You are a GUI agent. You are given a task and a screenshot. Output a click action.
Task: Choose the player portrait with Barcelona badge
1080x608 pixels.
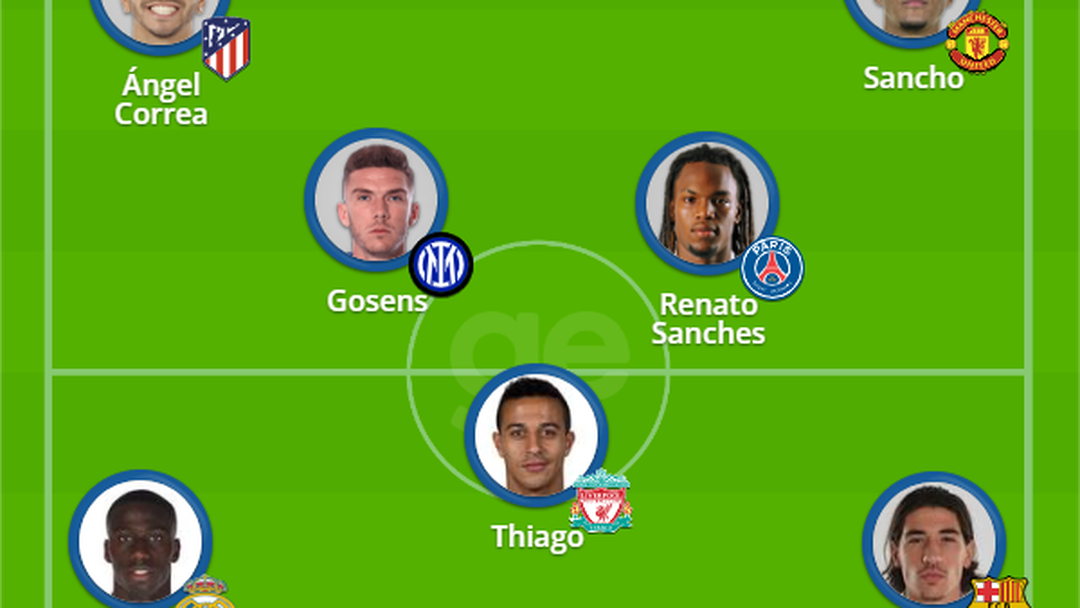tap(933, 542)
